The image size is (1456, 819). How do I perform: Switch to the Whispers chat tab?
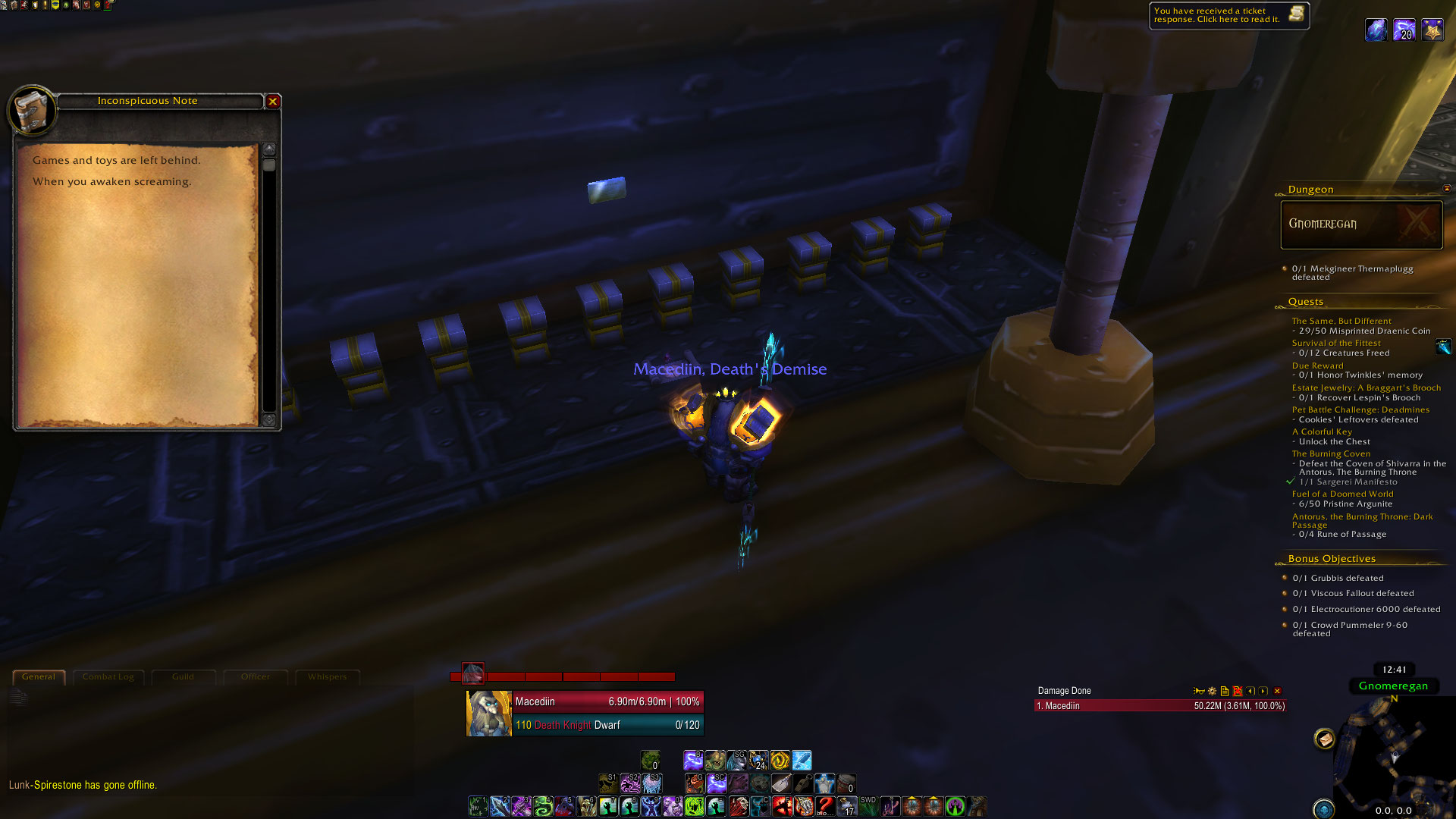coord(327,677)
